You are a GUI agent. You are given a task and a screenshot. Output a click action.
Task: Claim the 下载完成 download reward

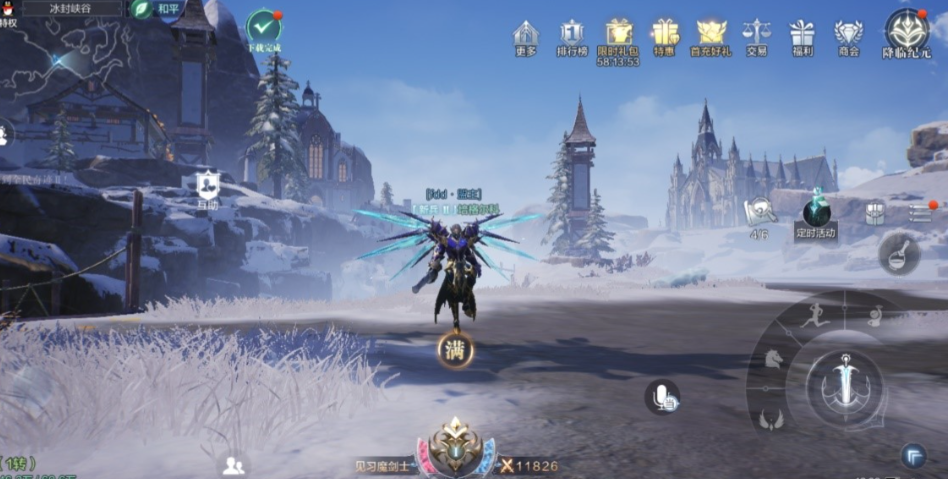point(264,28)
